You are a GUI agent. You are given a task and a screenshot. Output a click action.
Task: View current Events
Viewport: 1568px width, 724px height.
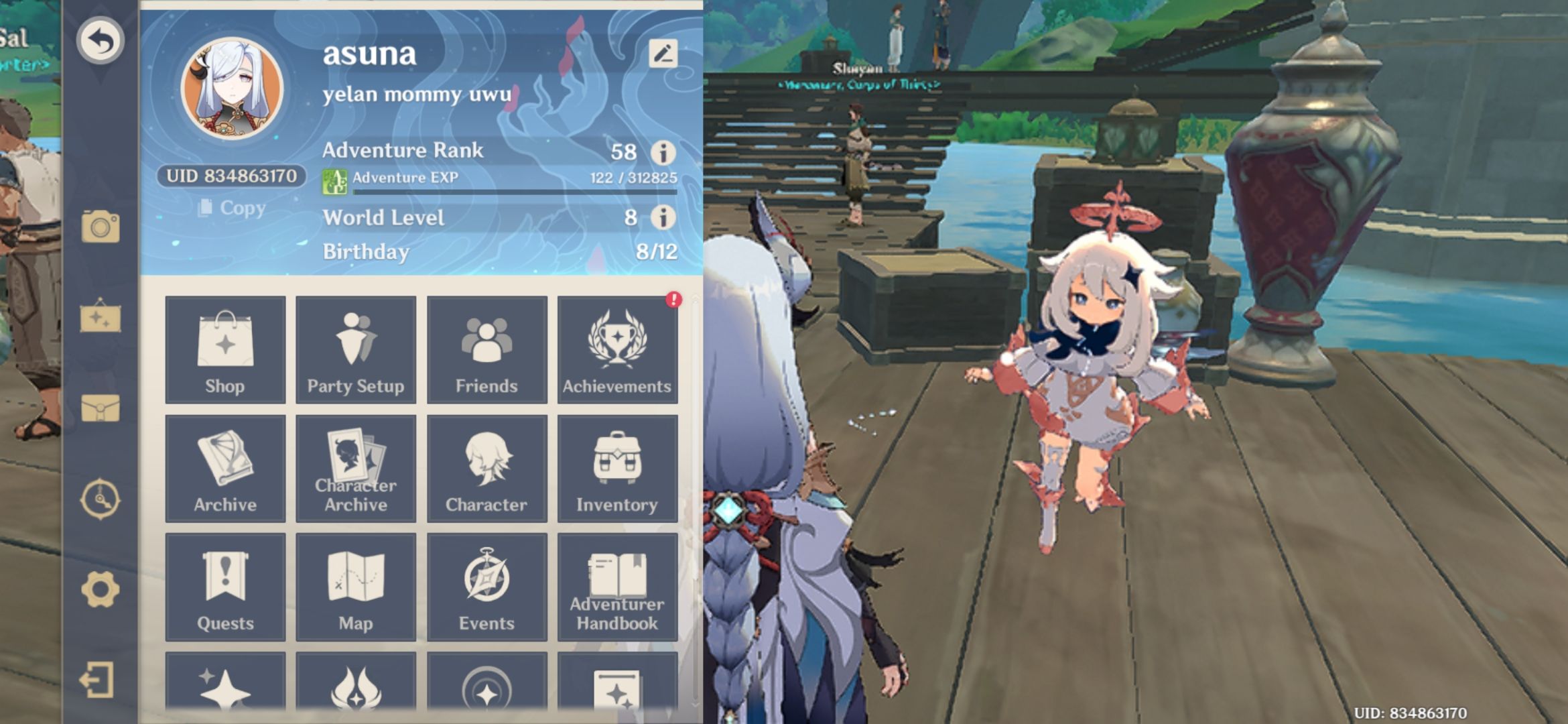[486, 587]
